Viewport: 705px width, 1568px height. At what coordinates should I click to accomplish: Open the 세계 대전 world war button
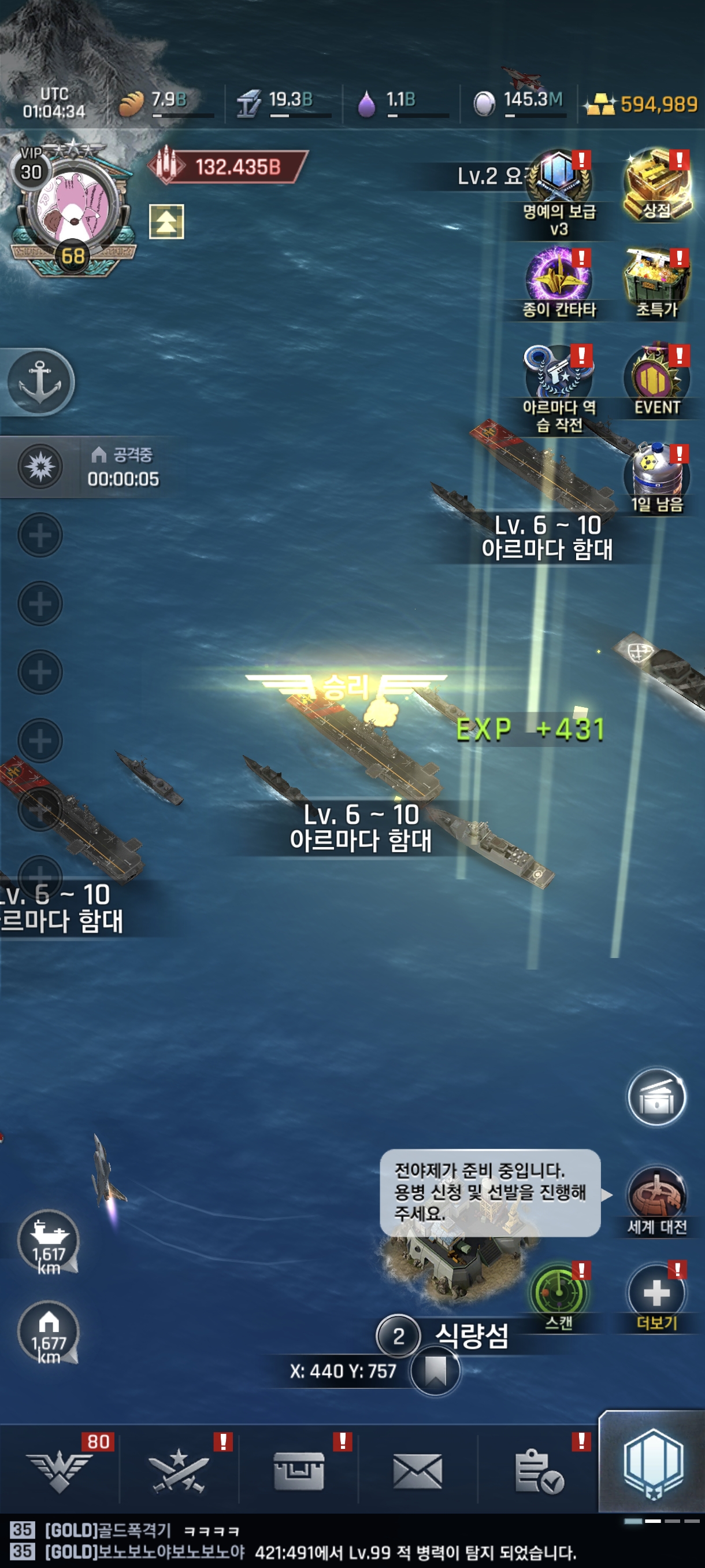pyautogui.click(x=656, y=1200)
